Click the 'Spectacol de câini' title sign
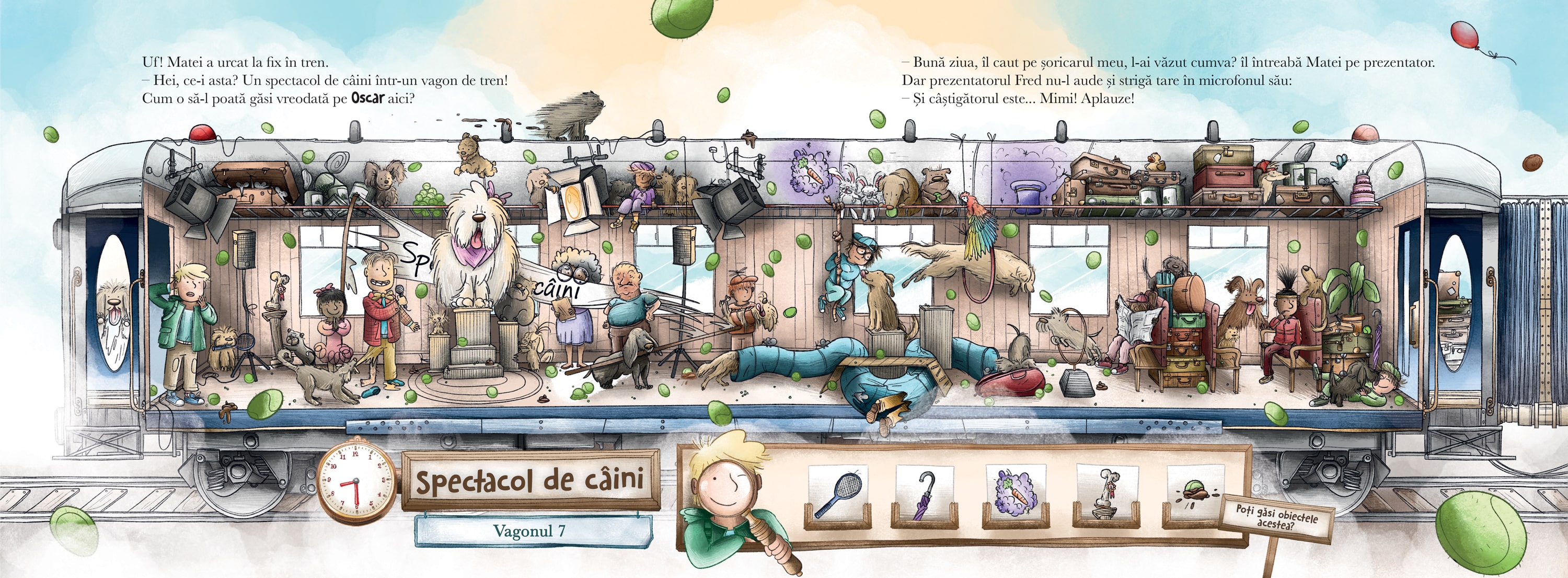Image resolution: width=1568 pixels, height=578 pixels. (x=529, y=481)
